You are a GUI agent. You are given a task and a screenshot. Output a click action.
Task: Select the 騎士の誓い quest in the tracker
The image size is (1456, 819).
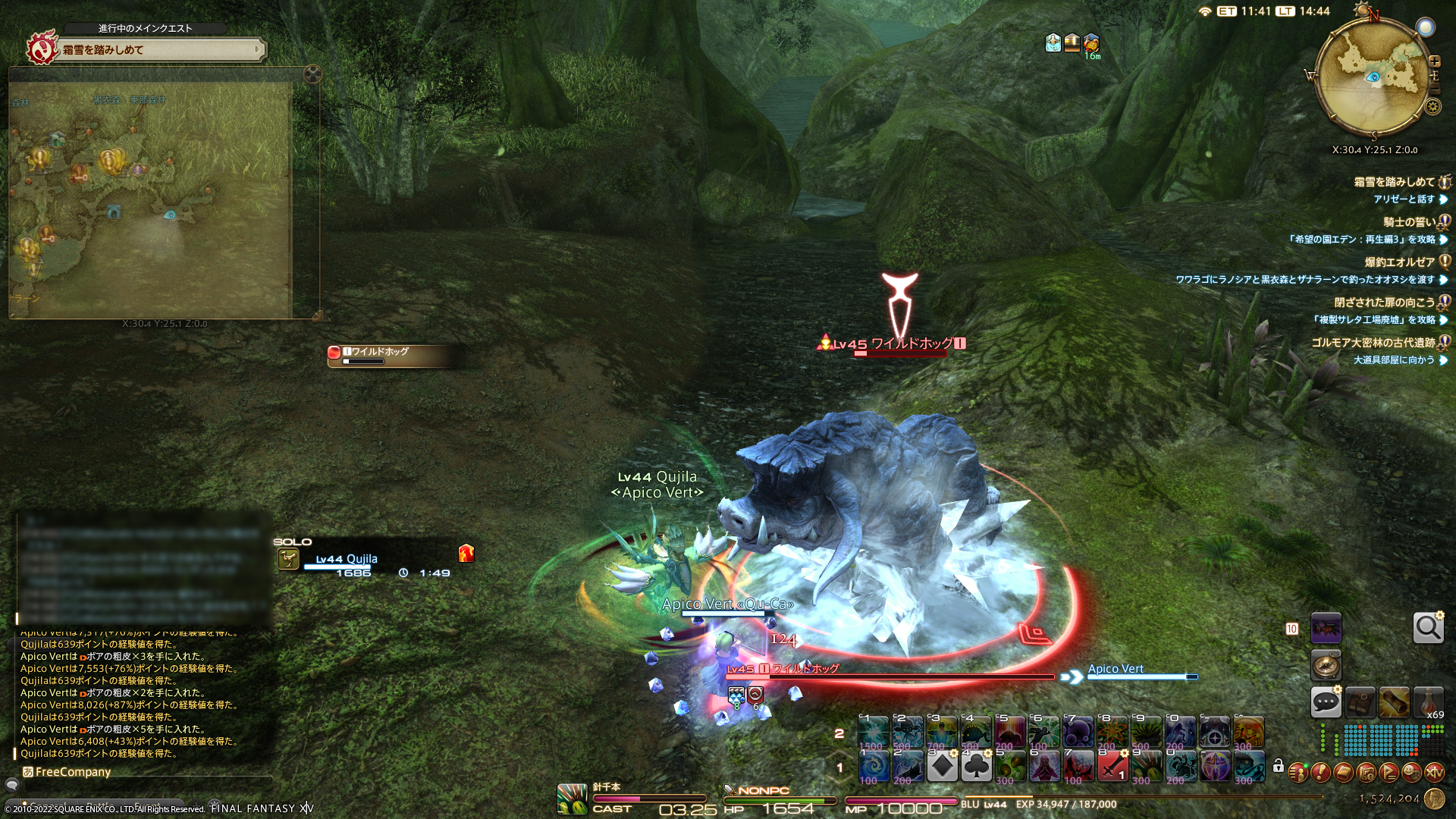(1408, 222)
